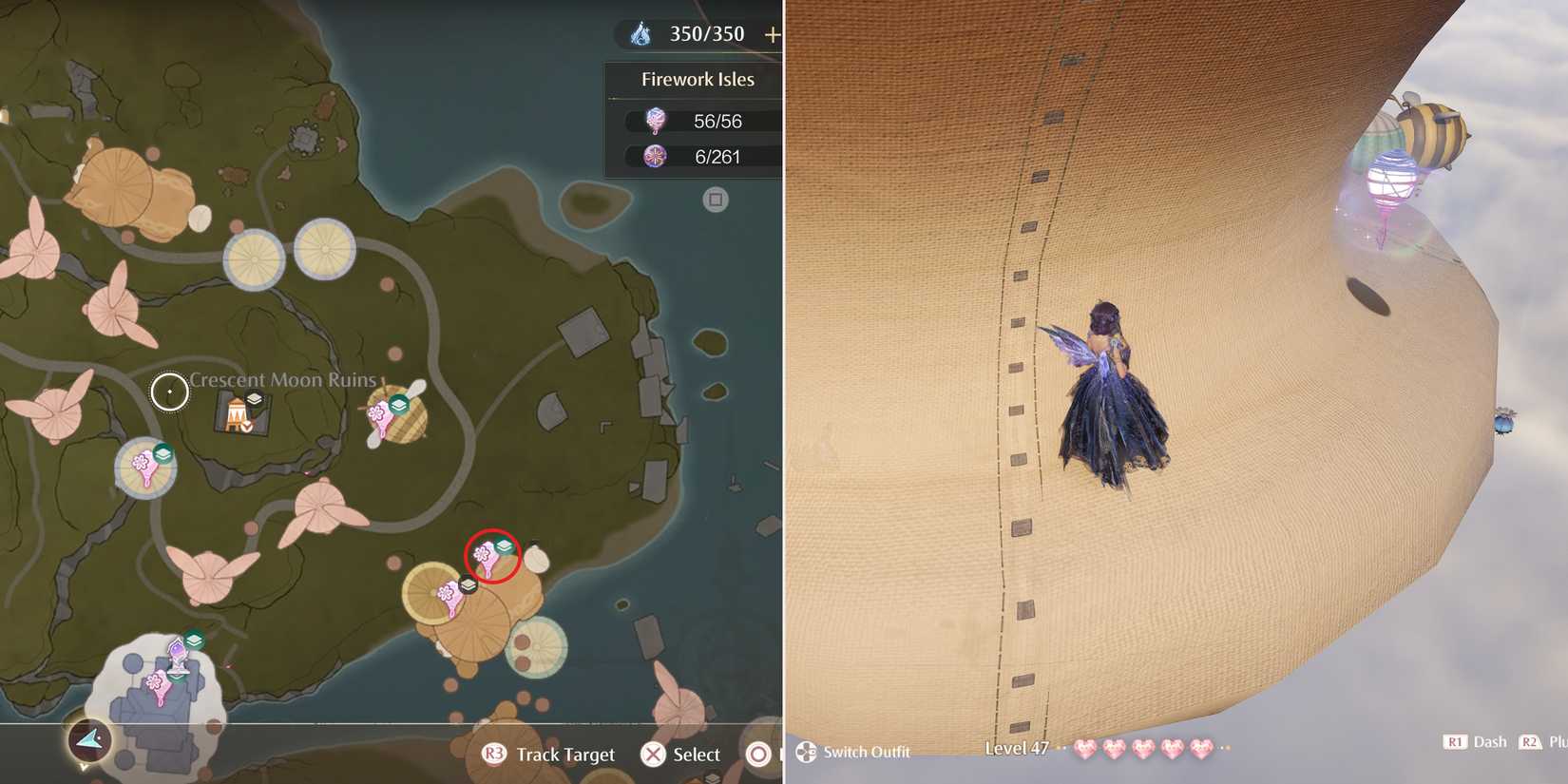This screenshot has height=784, width=1568.
Task: Click the purple firework orb icon showing 6/261
Action: pyautogui.click(x=654, y=156)
